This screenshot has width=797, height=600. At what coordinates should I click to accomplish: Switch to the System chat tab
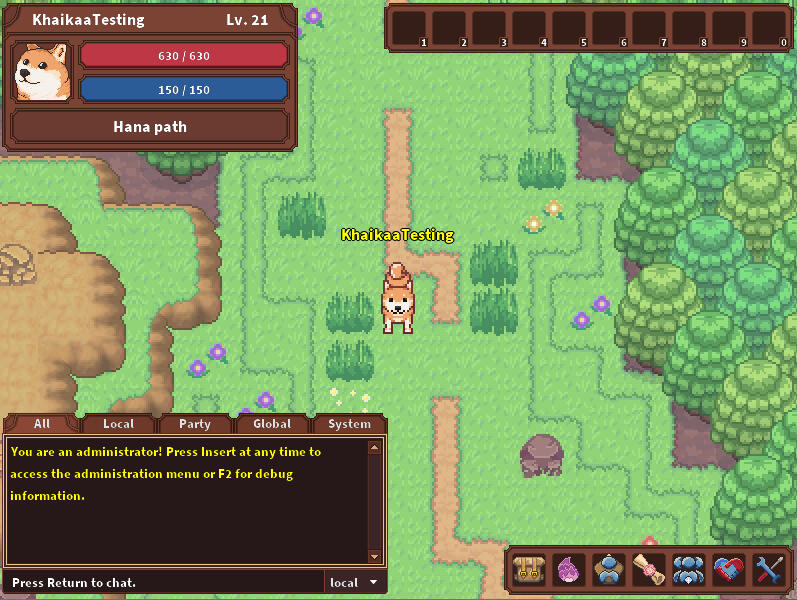349,424
